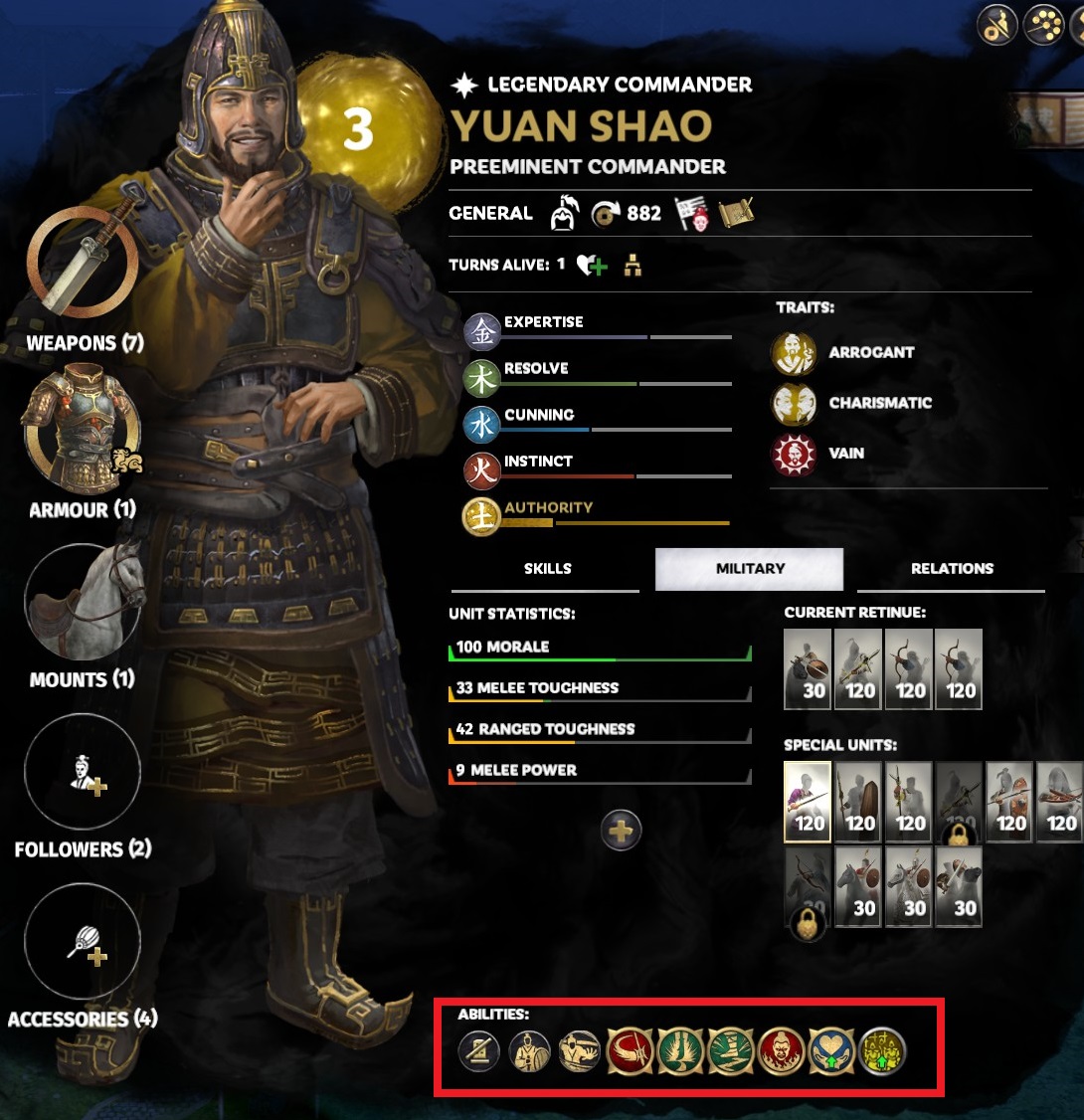The height and width of the screenshot is (1120, 1084).
Task: Inspect the Charismatic trait icon
Action: point(794,404)
